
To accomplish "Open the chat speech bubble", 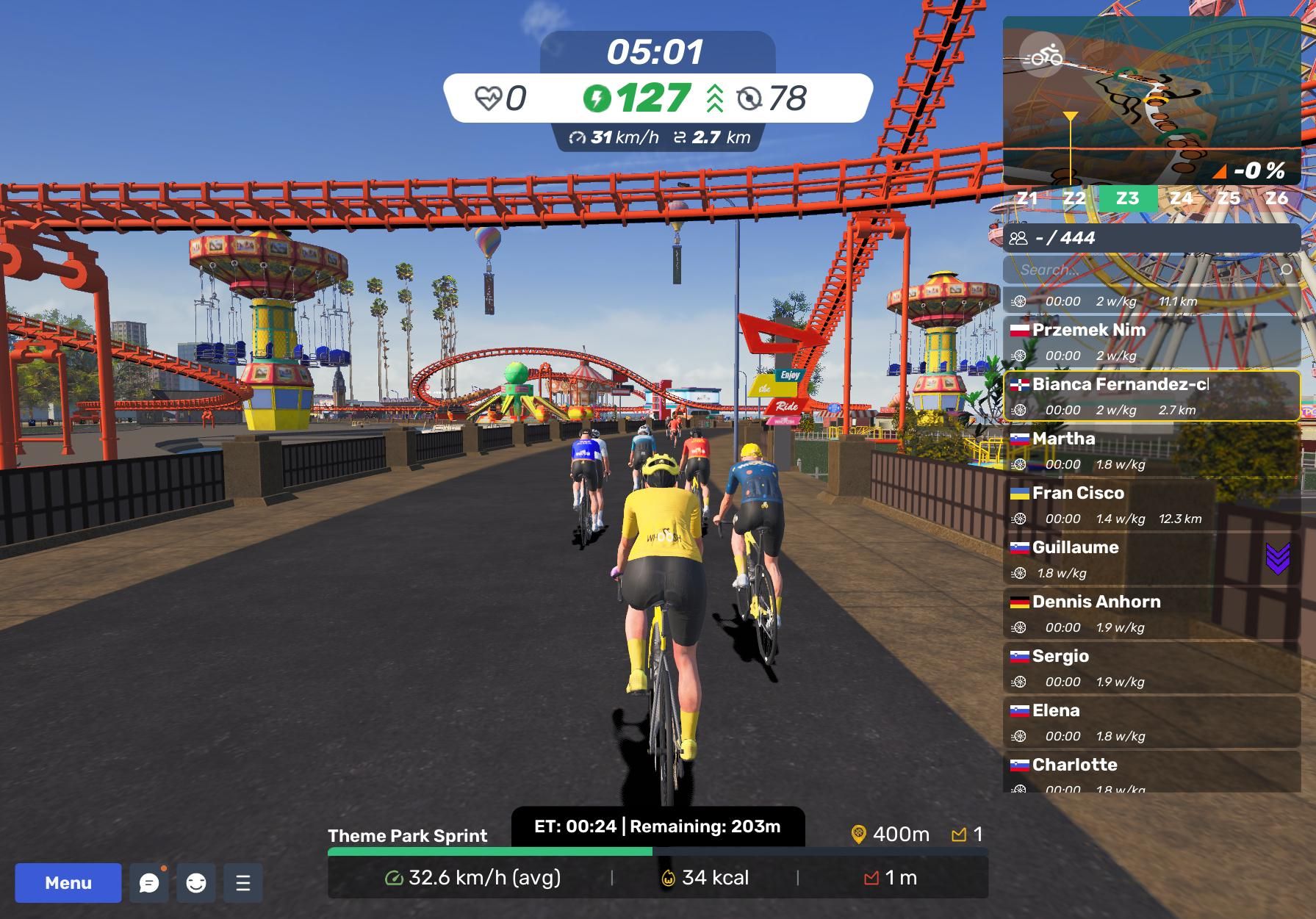I will [x=149, y=882].
